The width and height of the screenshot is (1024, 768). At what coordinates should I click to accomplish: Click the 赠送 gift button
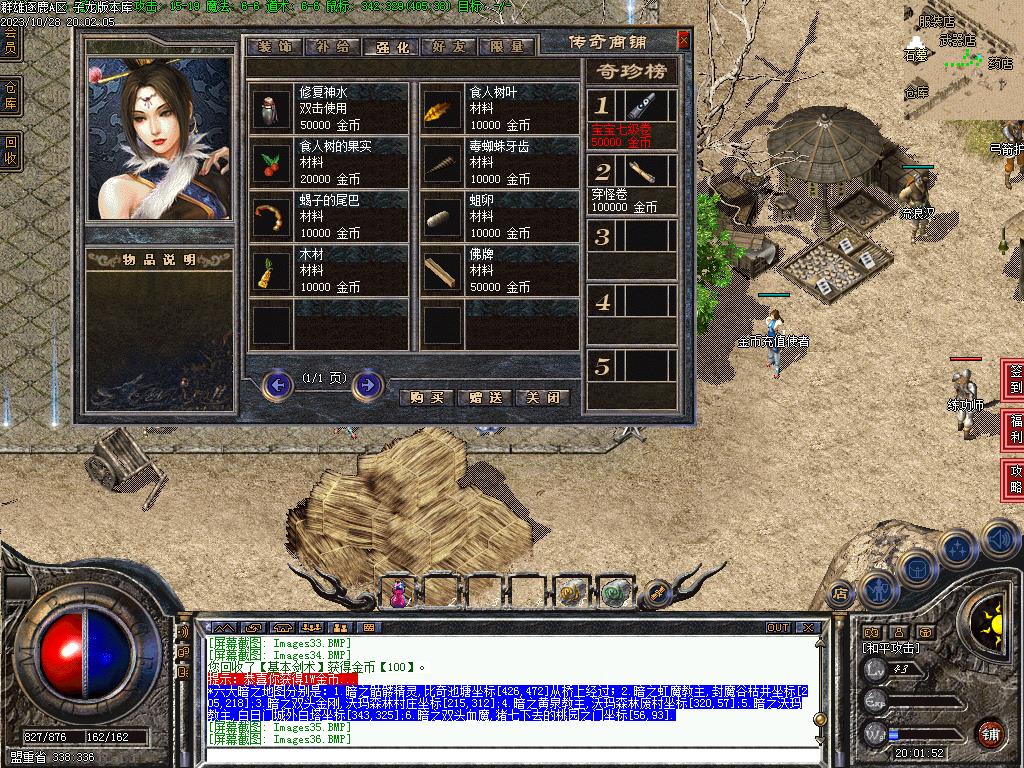485,397
